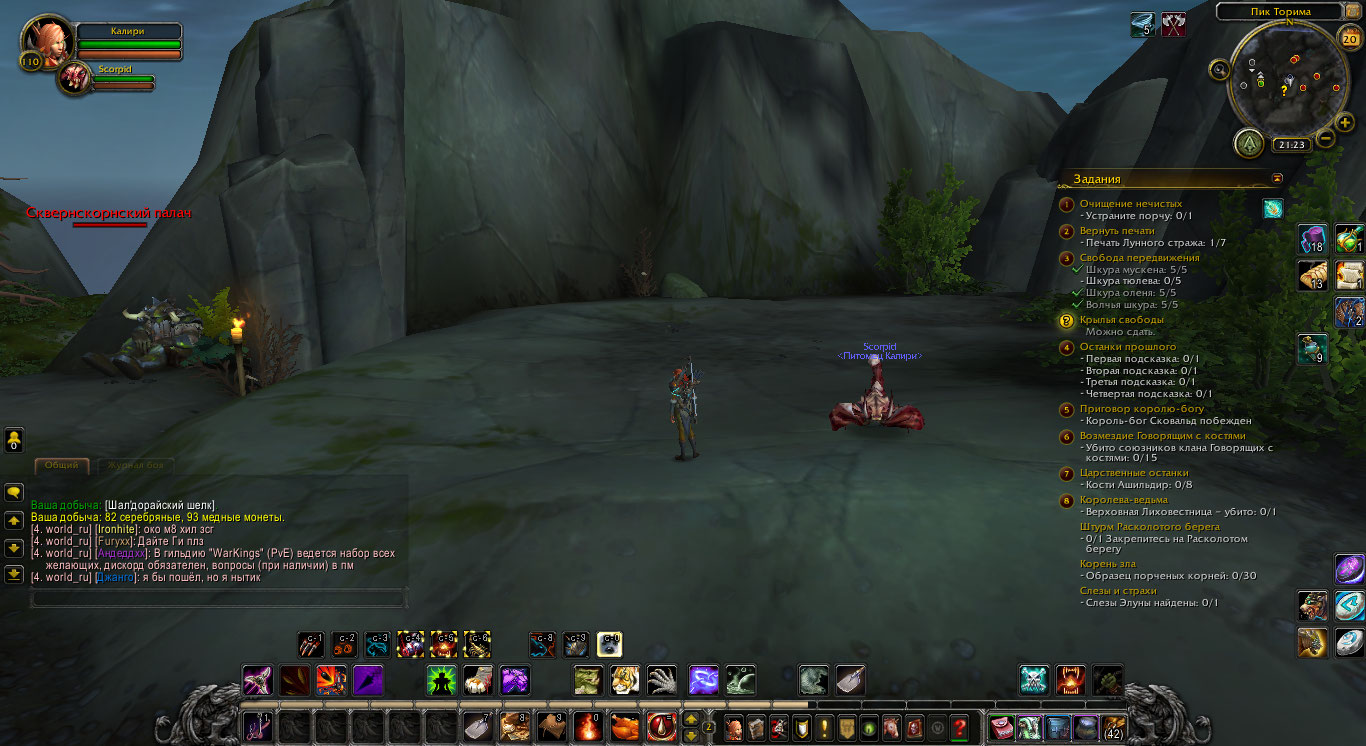
Task: Use the roasted food item in action bar
Action: [624, 727]
